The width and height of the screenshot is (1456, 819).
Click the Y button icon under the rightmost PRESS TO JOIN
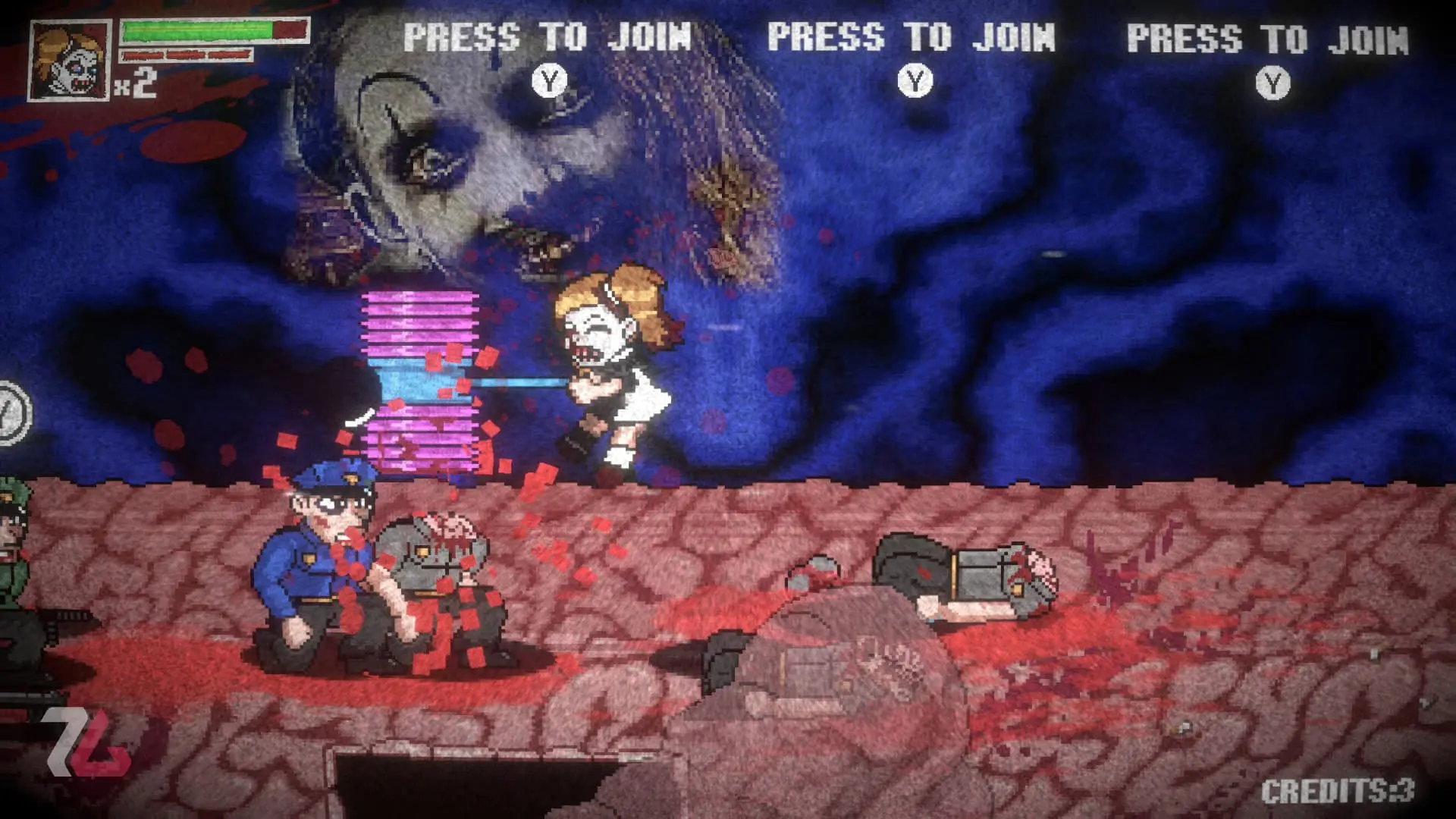tap(1272, 83)
